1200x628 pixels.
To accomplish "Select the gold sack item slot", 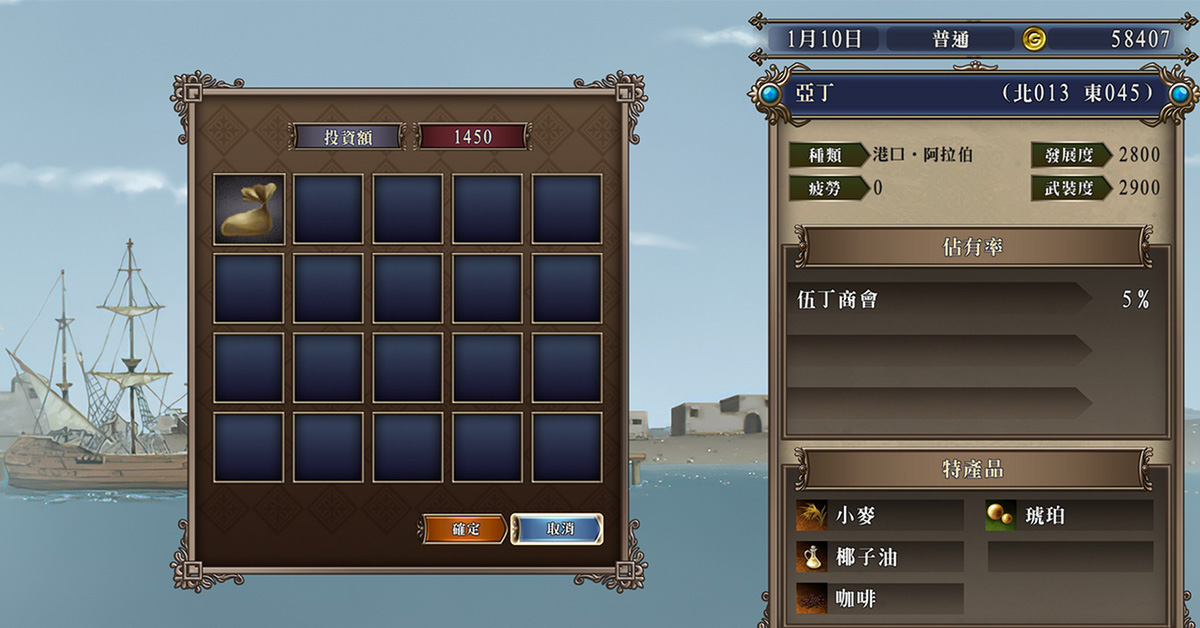I will tap(249, 209).
